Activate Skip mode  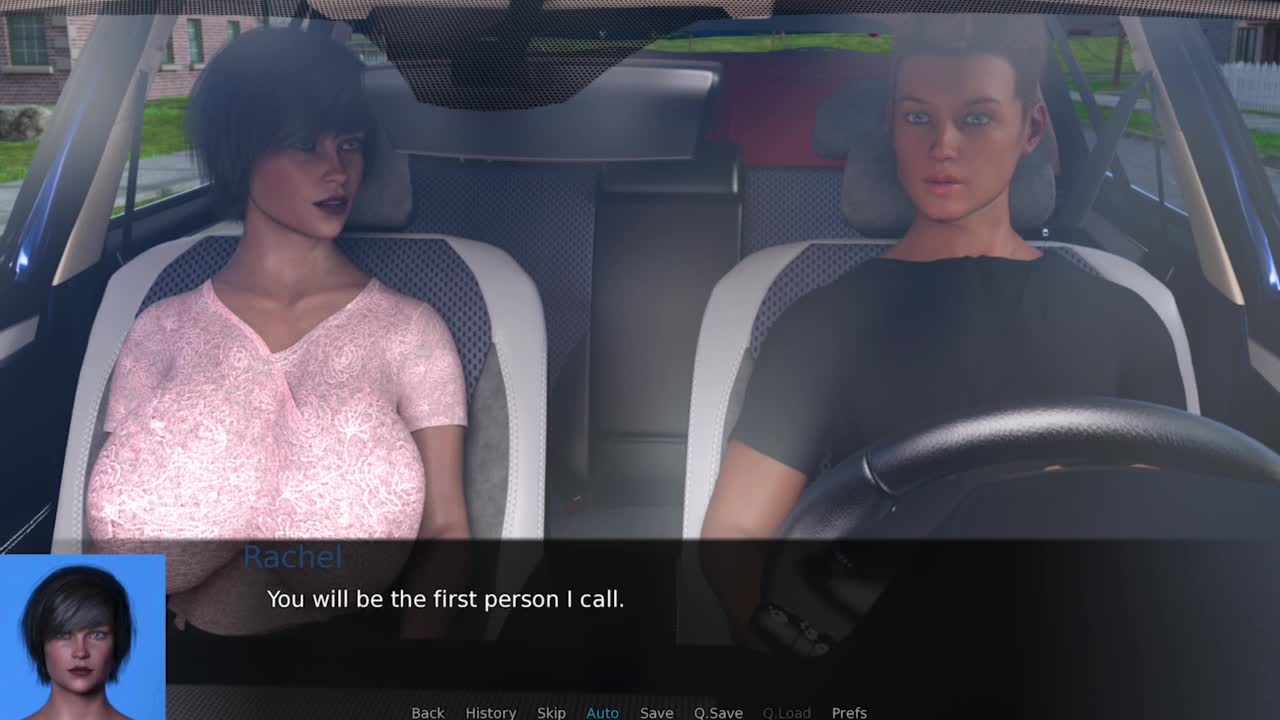click(551, 712)
